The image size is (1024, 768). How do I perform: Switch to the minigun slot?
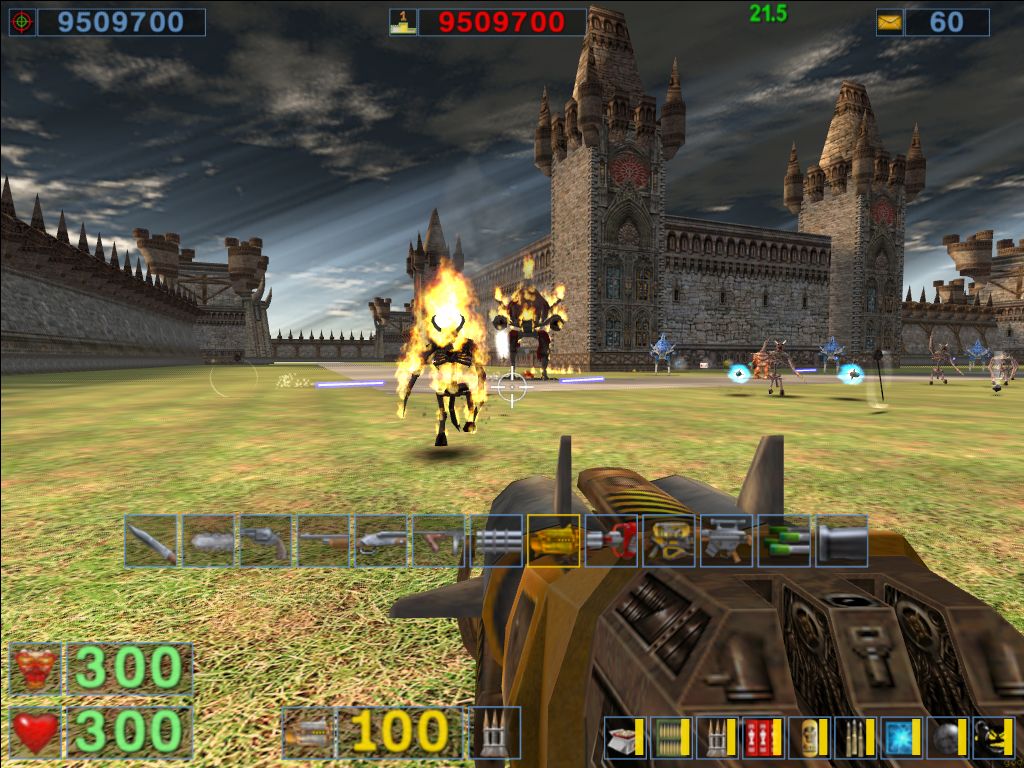pyautogui.click(x=496, y=541)
